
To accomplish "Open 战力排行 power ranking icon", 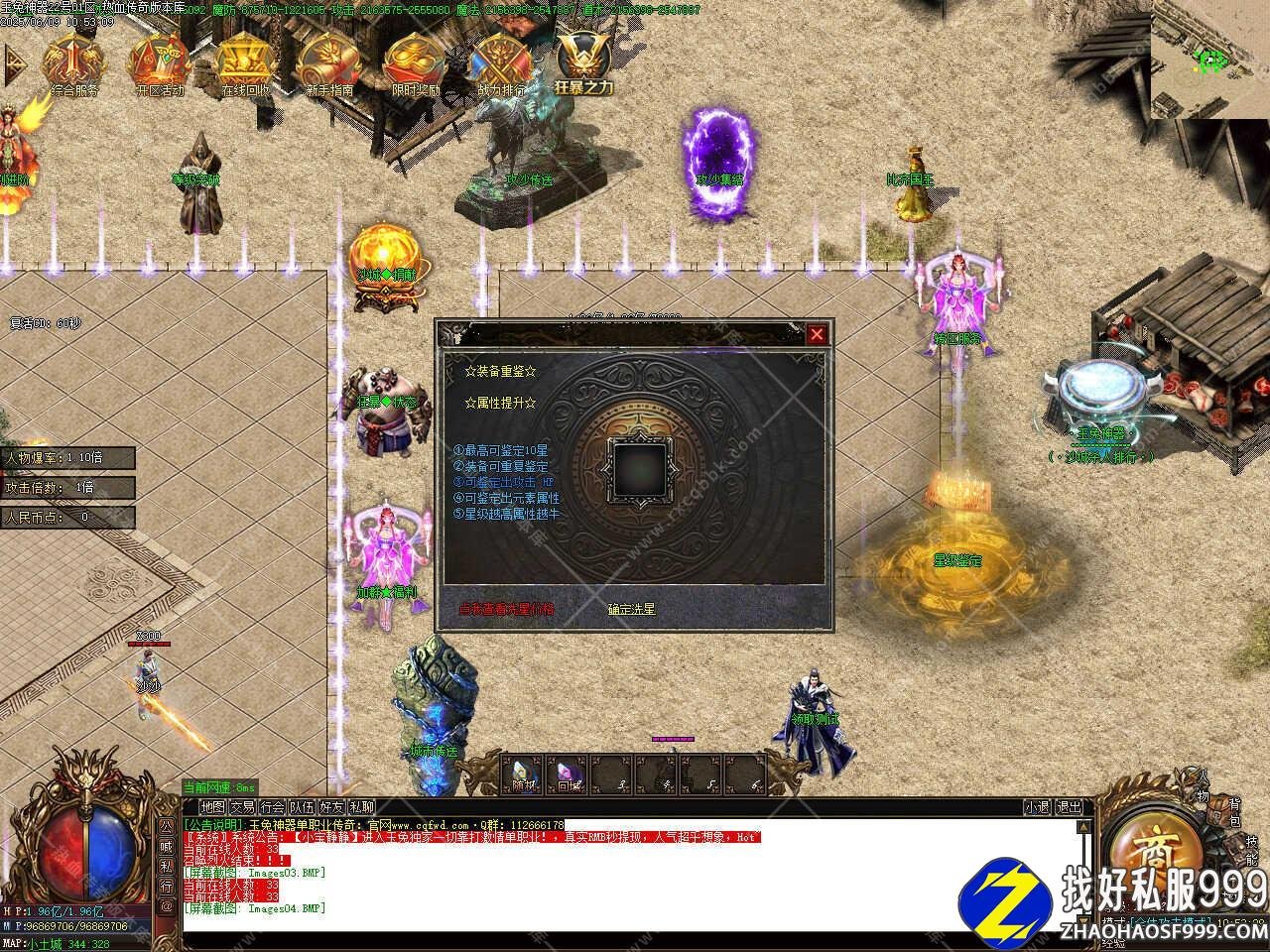I will 501,65.
